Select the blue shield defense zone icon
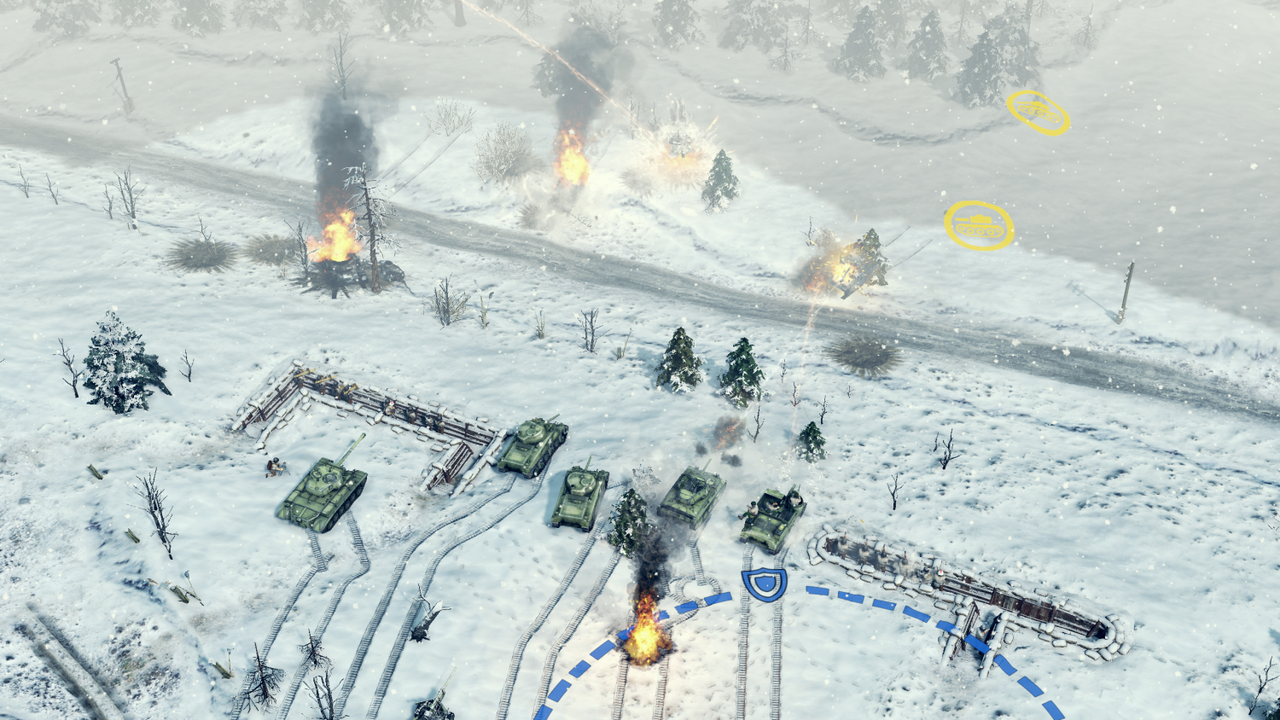This screenshot has height=720, width=1280. coord(765,582)
